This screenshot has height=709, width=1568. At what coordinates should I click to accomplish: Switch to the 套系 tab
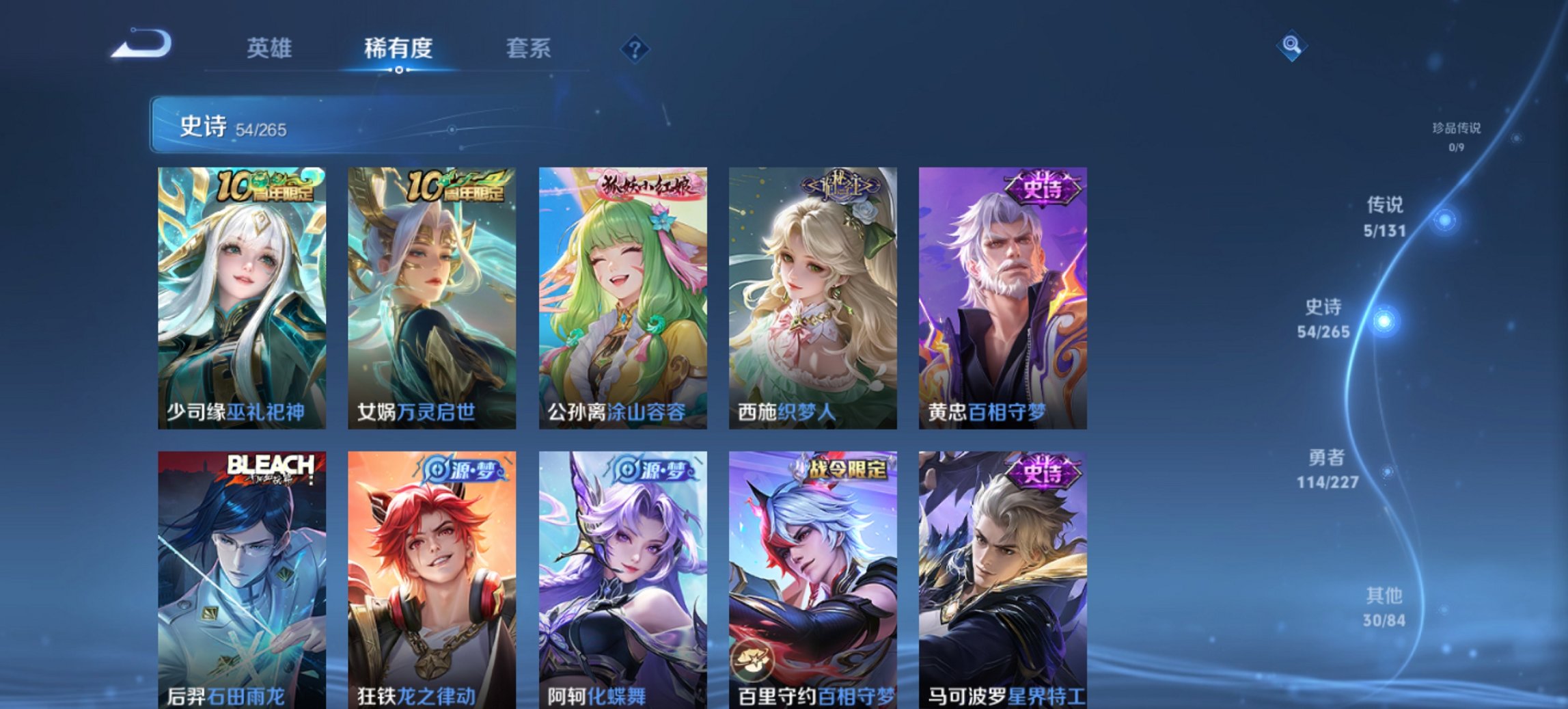click(527, 48)
